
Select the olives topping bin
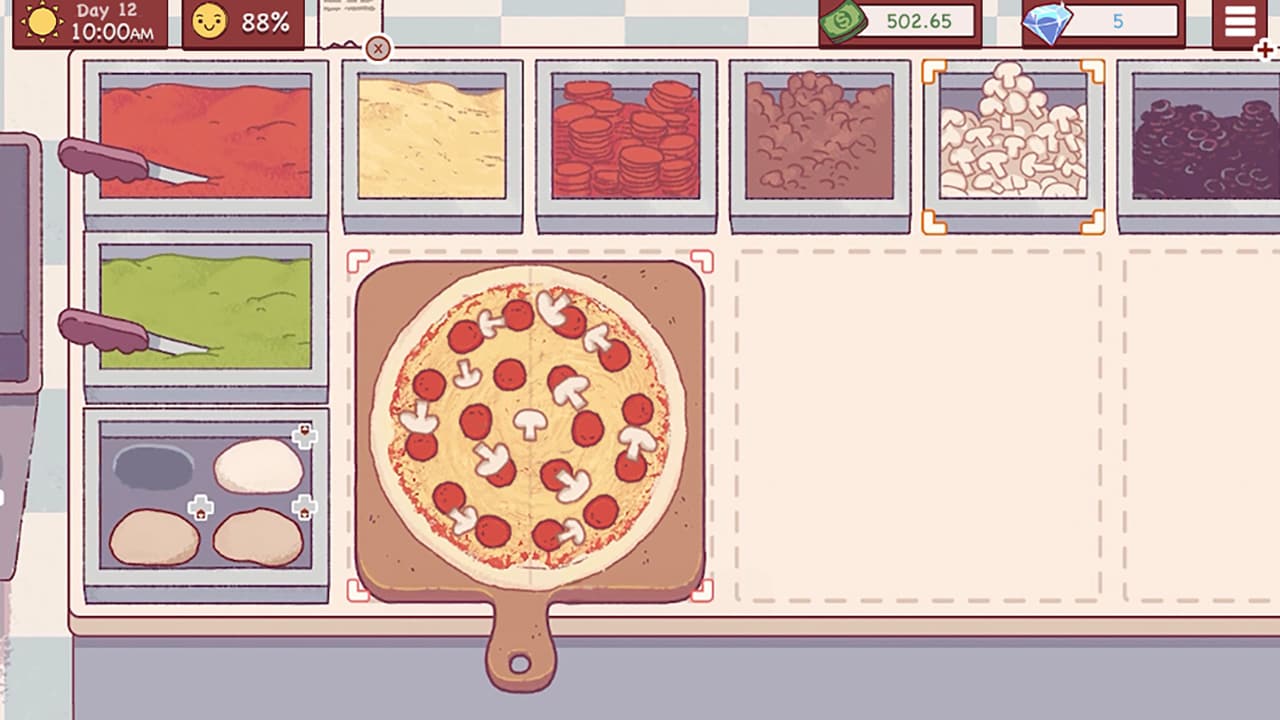click(x=1200, y=140)
